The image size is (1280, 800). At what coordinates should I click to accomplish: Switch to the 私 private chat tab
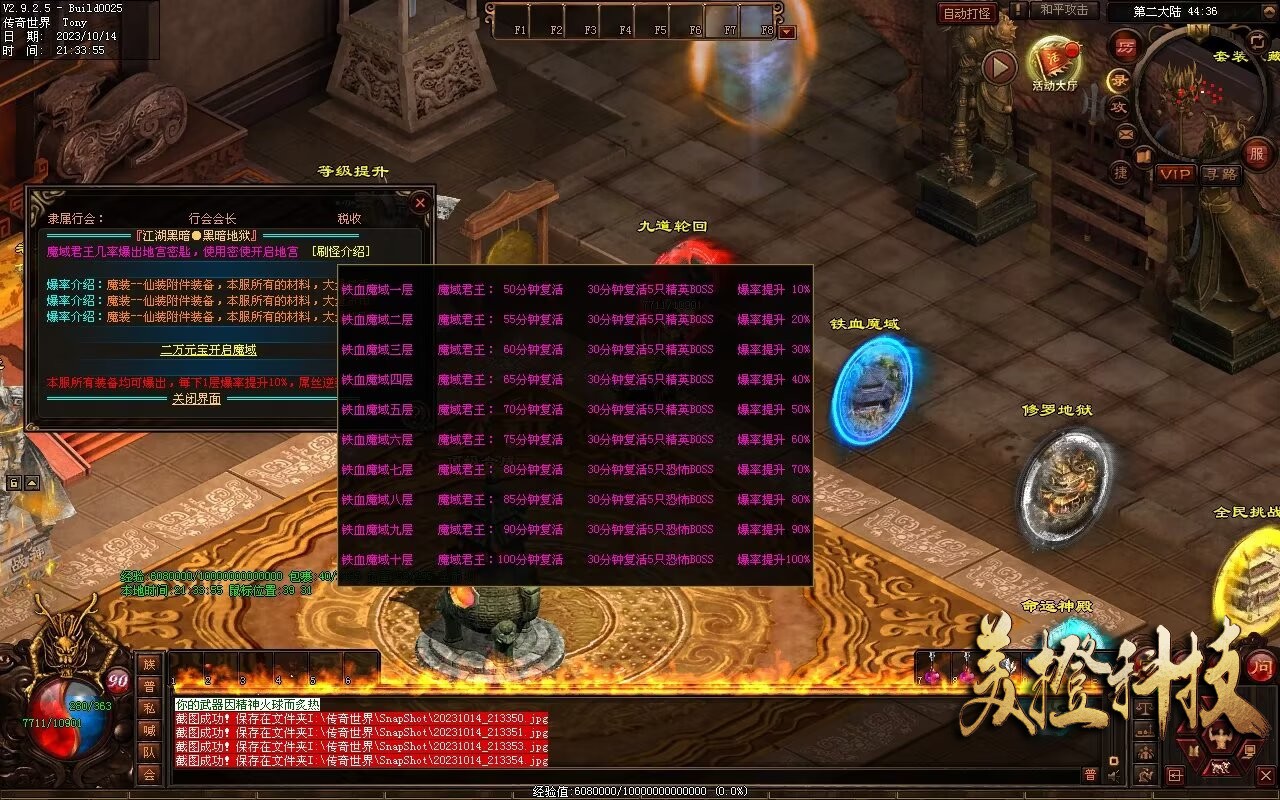click(149, 708)
